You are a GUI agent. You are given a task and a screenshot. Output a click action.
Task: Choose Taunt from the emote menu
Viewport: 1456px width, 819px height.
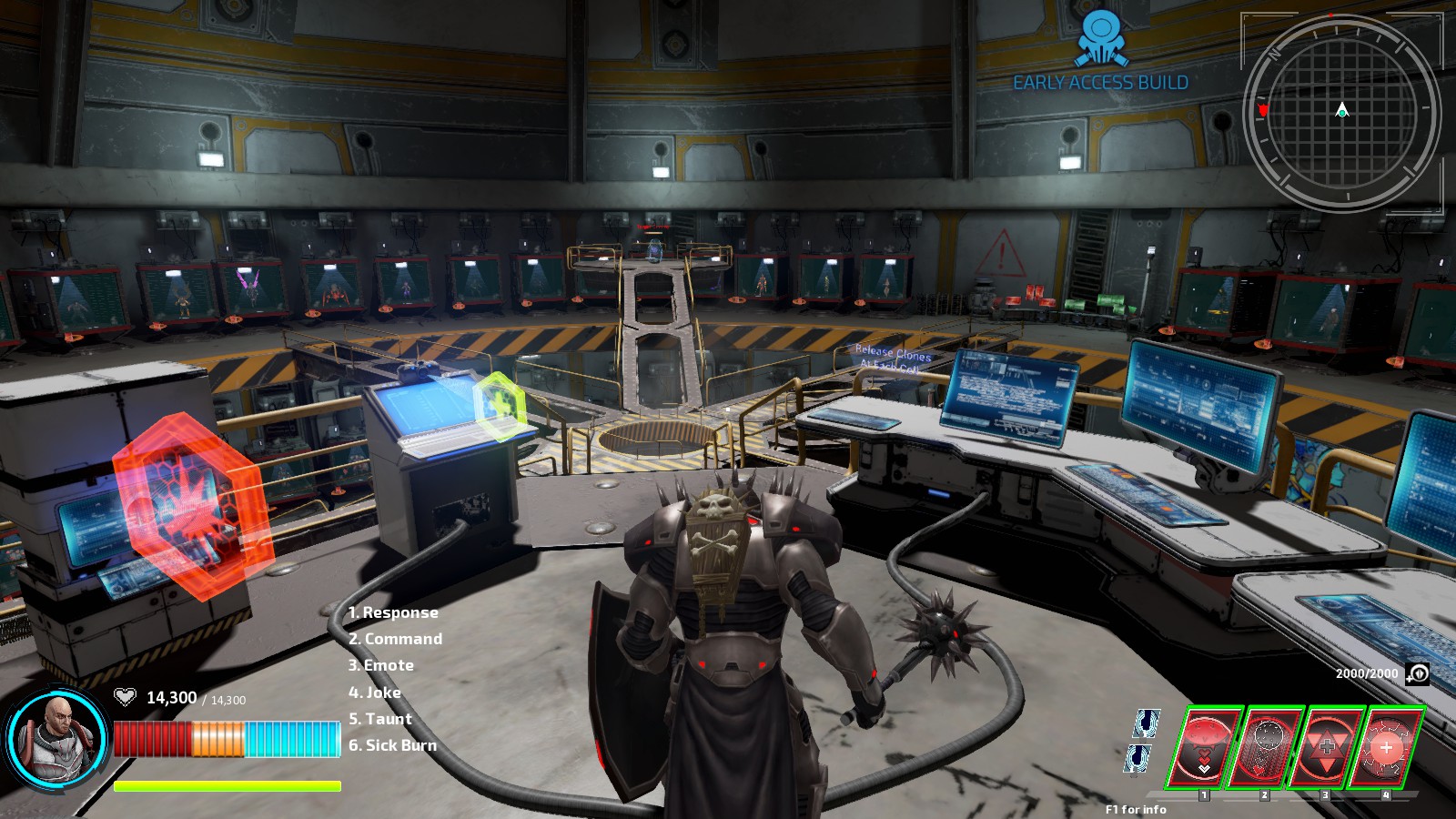click(378, 718)
